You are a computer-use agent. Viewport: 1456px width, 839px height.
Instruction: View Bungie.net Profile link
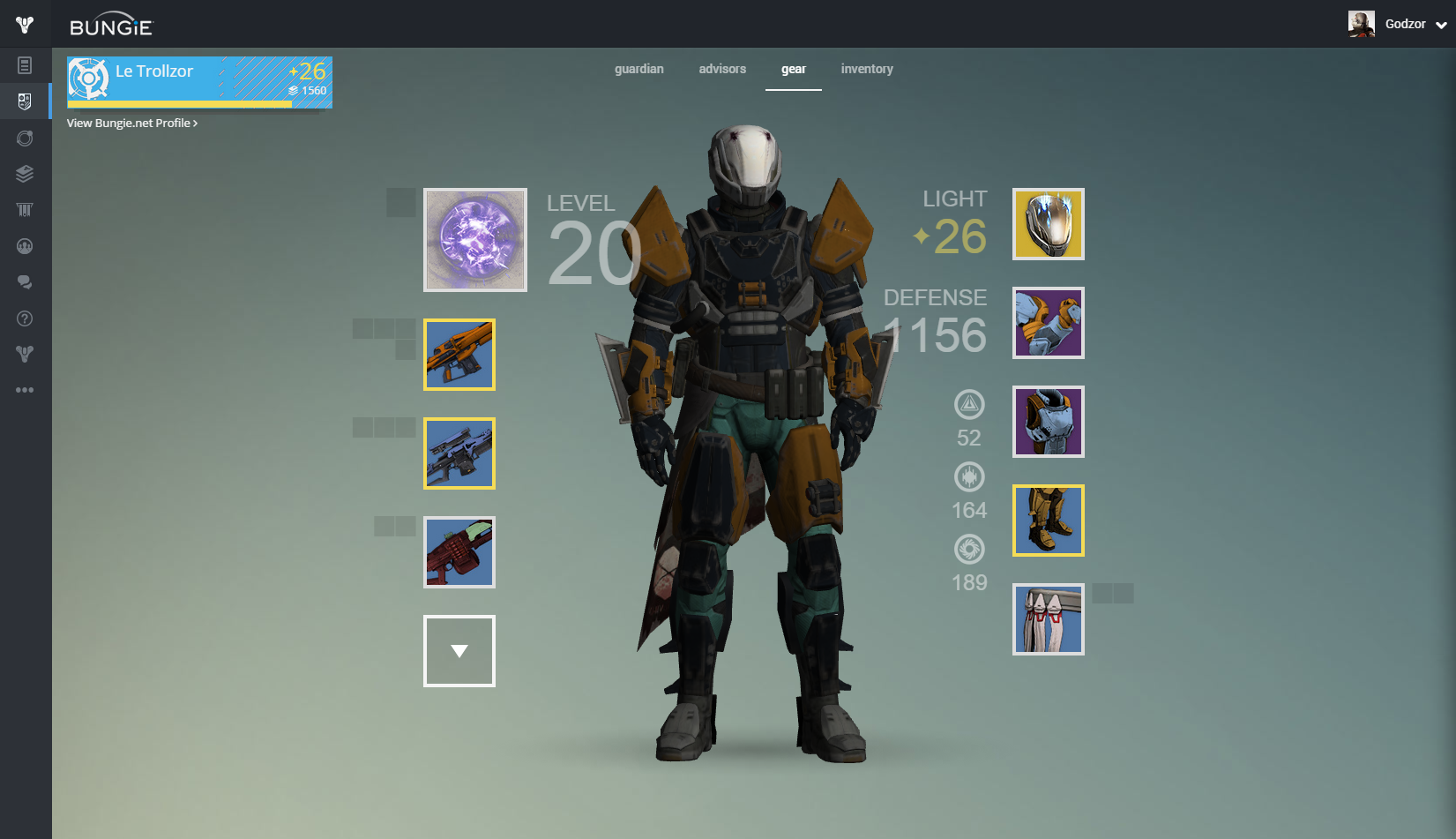pos(132,124)
